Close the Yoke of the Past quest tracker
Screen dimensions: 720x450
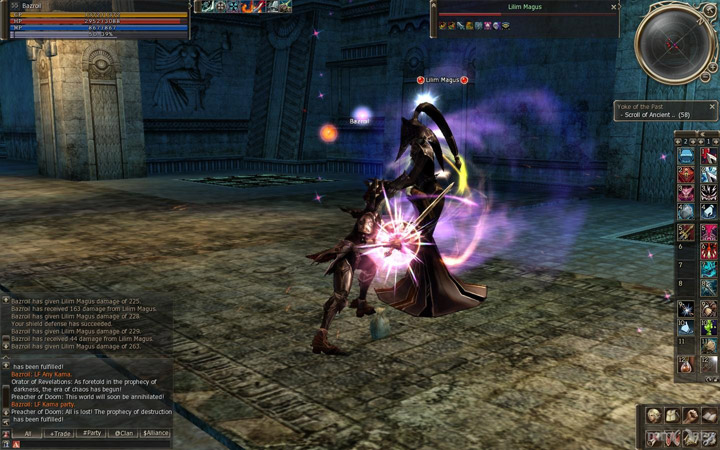(712, 107)
